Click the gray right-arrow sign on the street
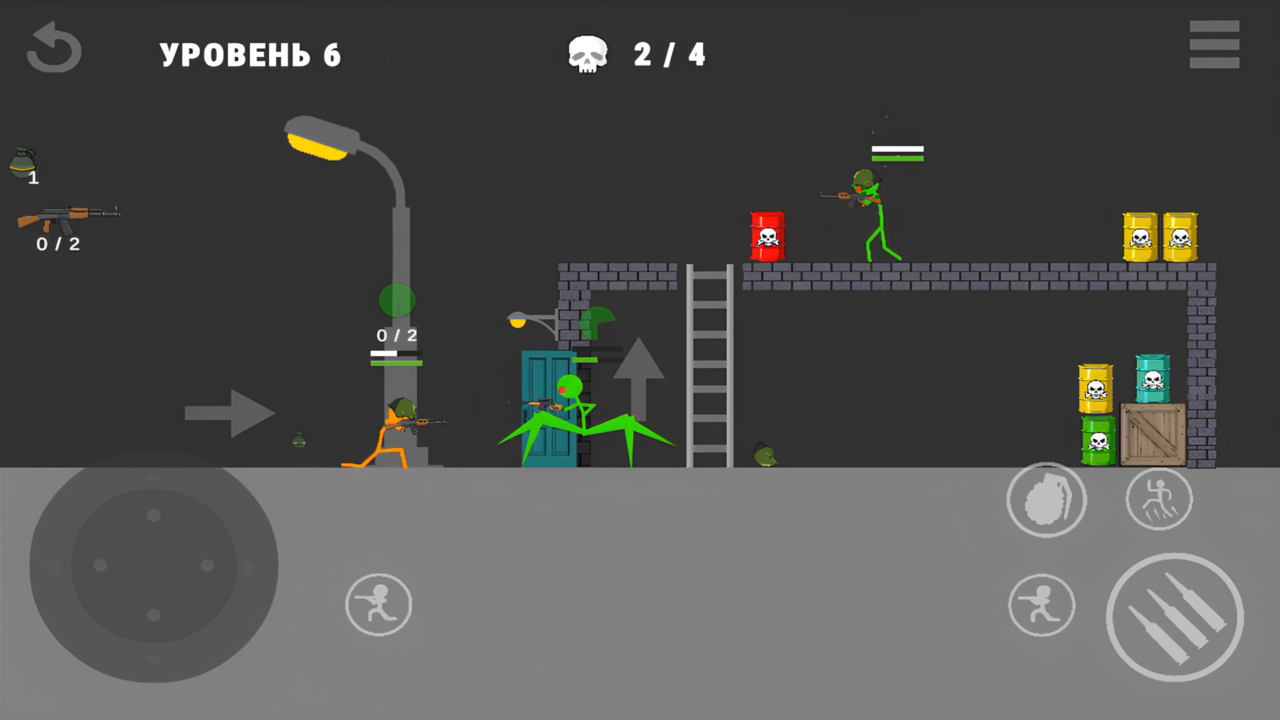Viewport: 1280px width, 720px height. pyautogui.click(x=228, y=413)
